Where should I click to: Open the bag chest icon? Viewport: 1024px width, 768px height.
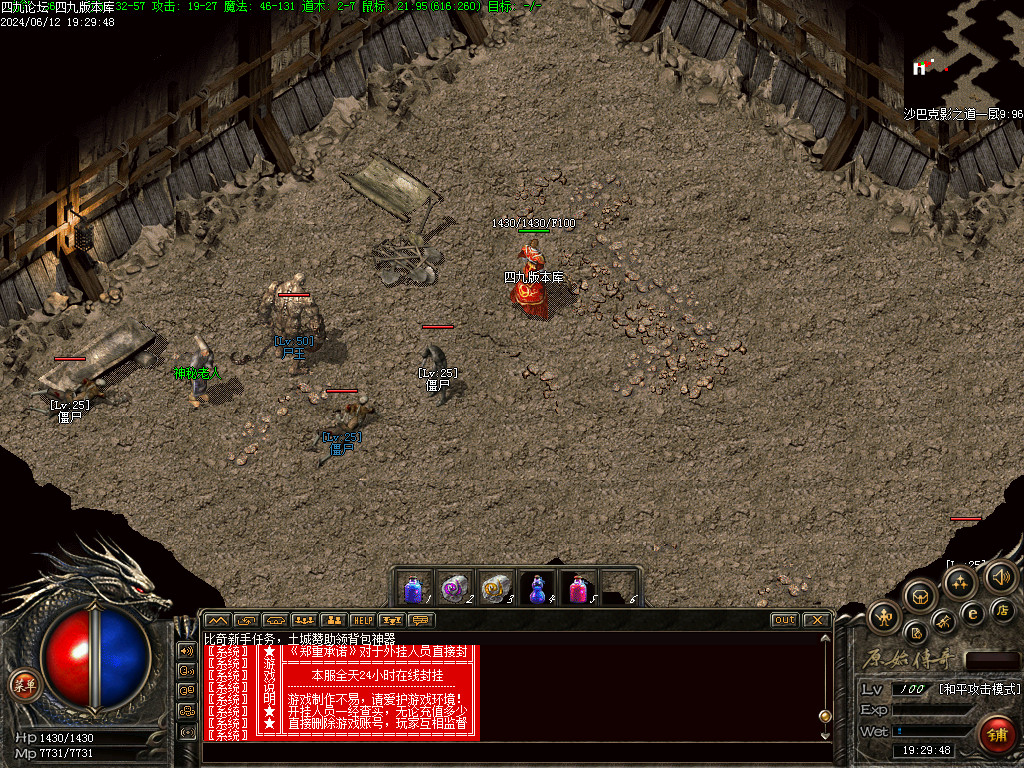click(x=920, y=596)
